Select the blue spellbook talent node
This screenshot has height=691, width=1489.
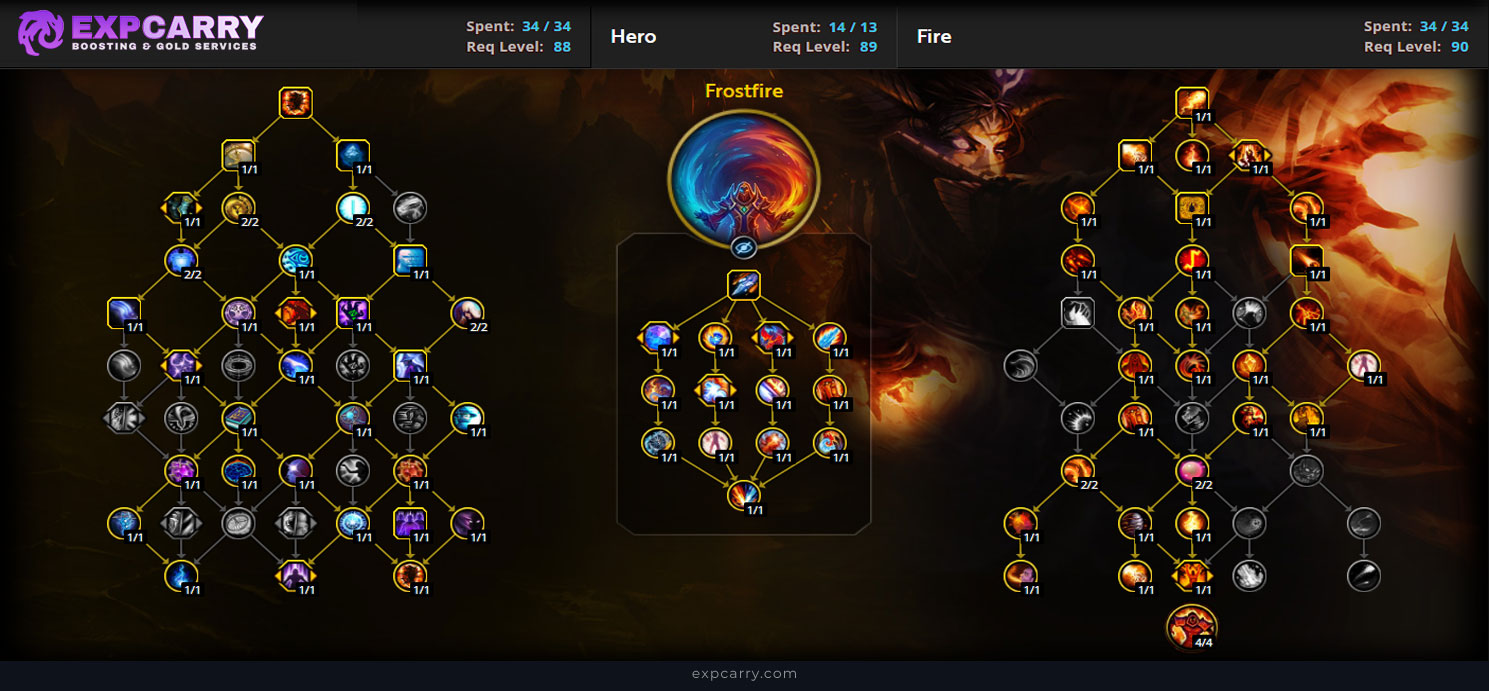(238, 418)
